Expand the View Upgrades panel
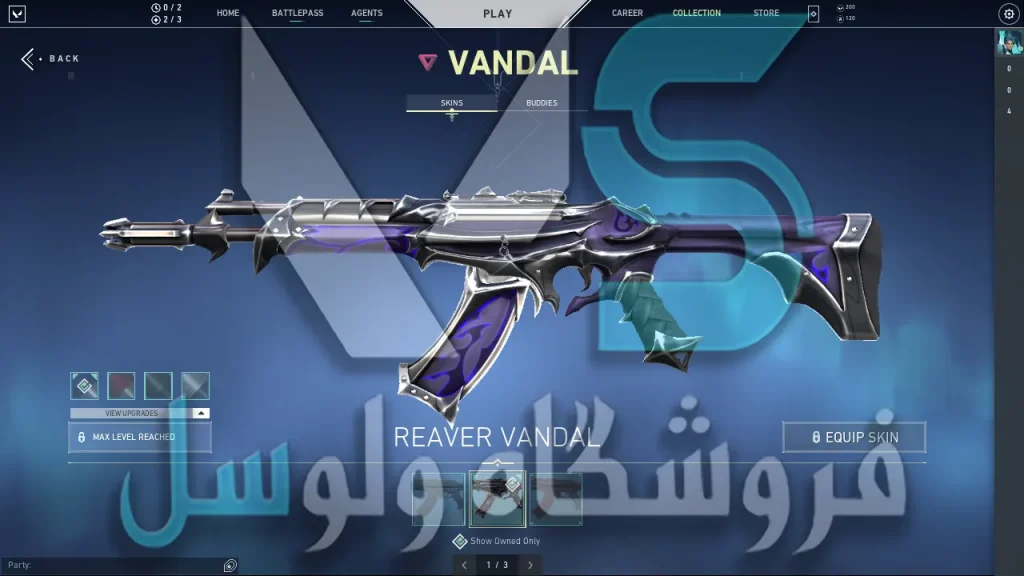Viewport: 1024px width, 576px height. point(140,413)
